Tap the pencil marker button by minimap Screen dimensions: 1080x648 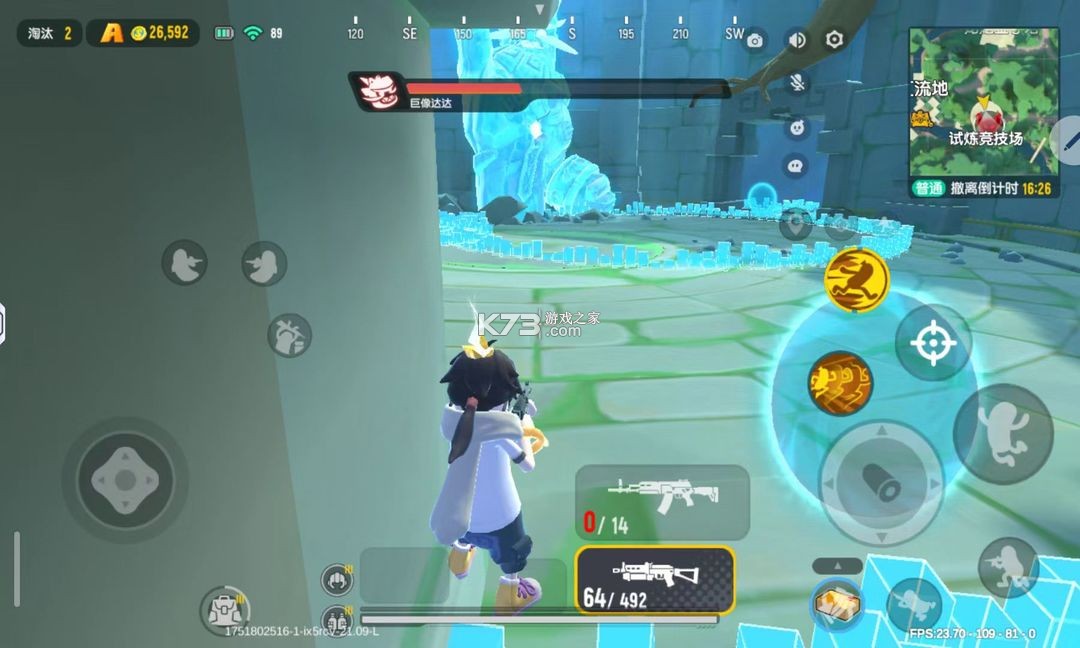pyautogui.click(x=1068, y=142)
